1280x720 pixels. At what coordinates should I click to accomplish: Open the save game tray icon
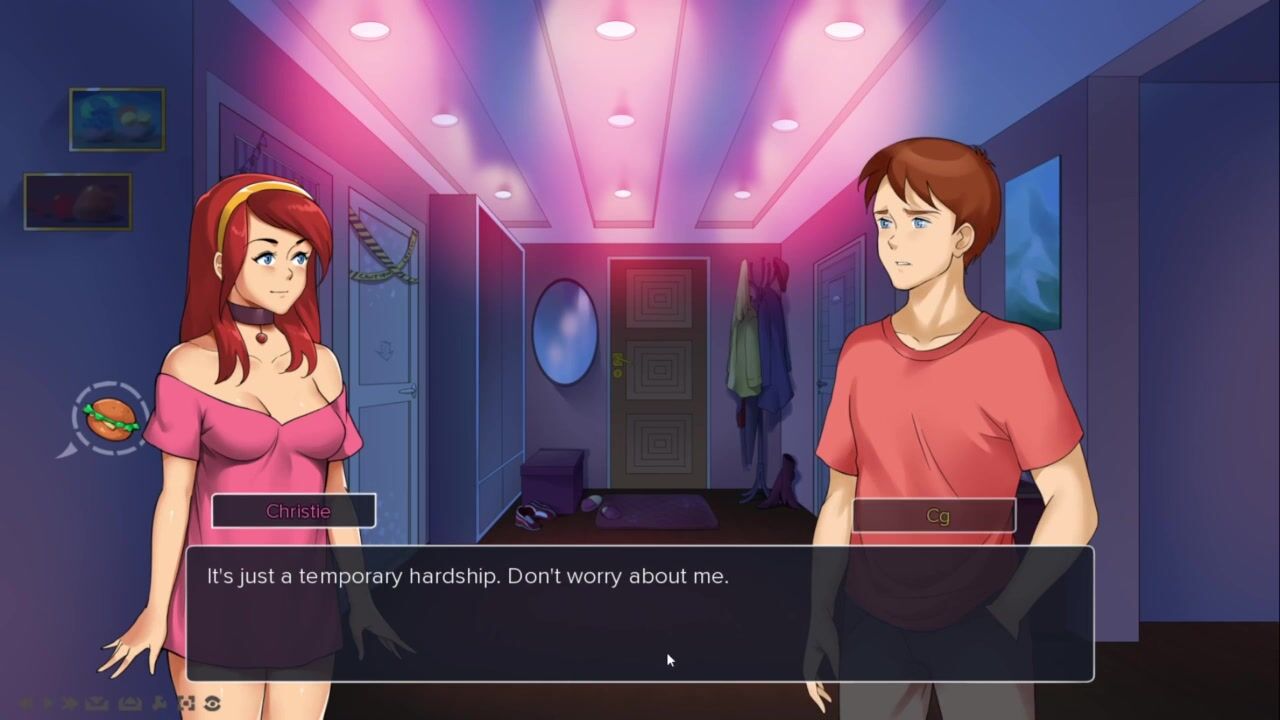pyautogui.click(x=97, y=703)
